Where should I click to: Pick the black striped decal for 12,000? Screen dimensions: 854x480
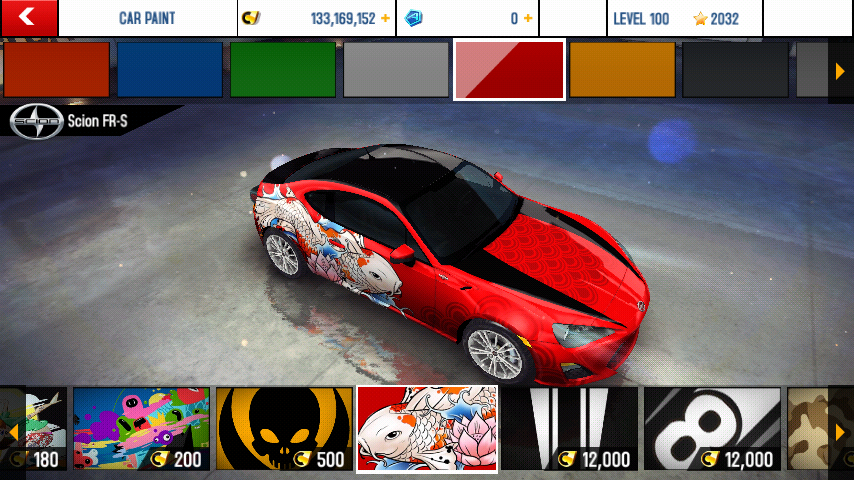pyautogui.click(x=570, y=429)
